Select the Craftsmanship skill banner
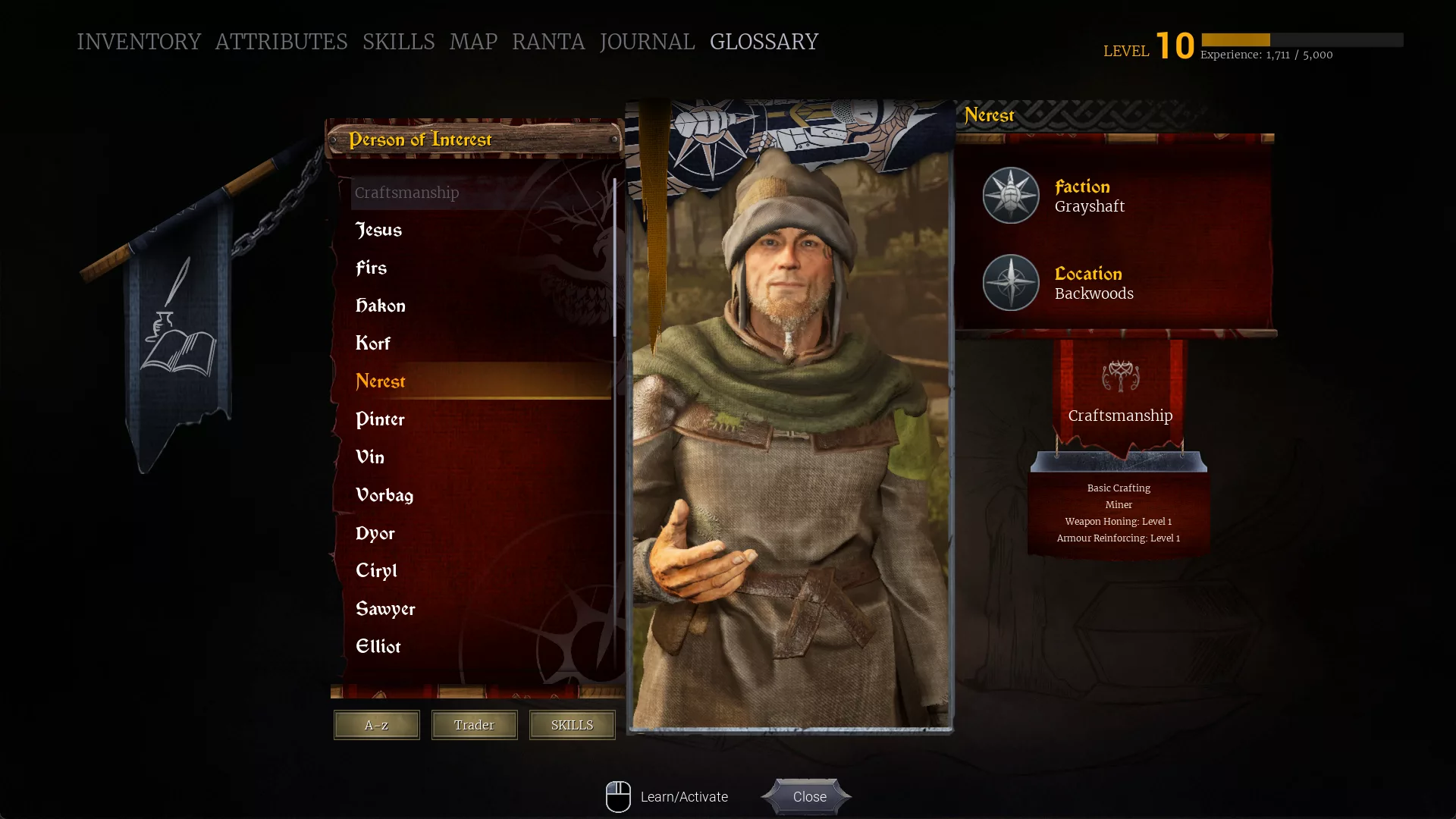Viewport: 1456px width, 819px height. point(1120,394)
